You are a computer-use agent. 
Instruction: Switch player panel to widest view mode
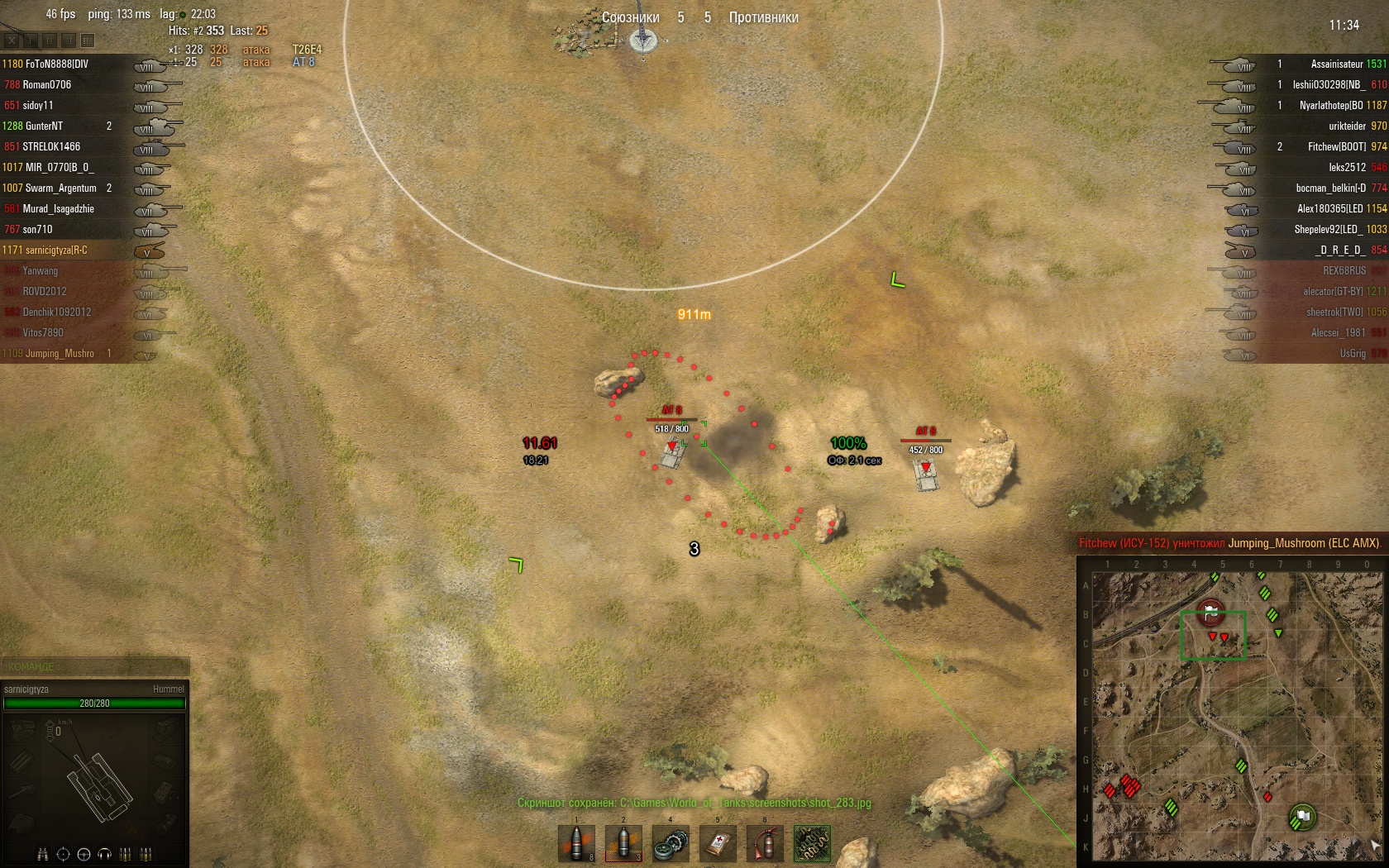coord(88,40)
